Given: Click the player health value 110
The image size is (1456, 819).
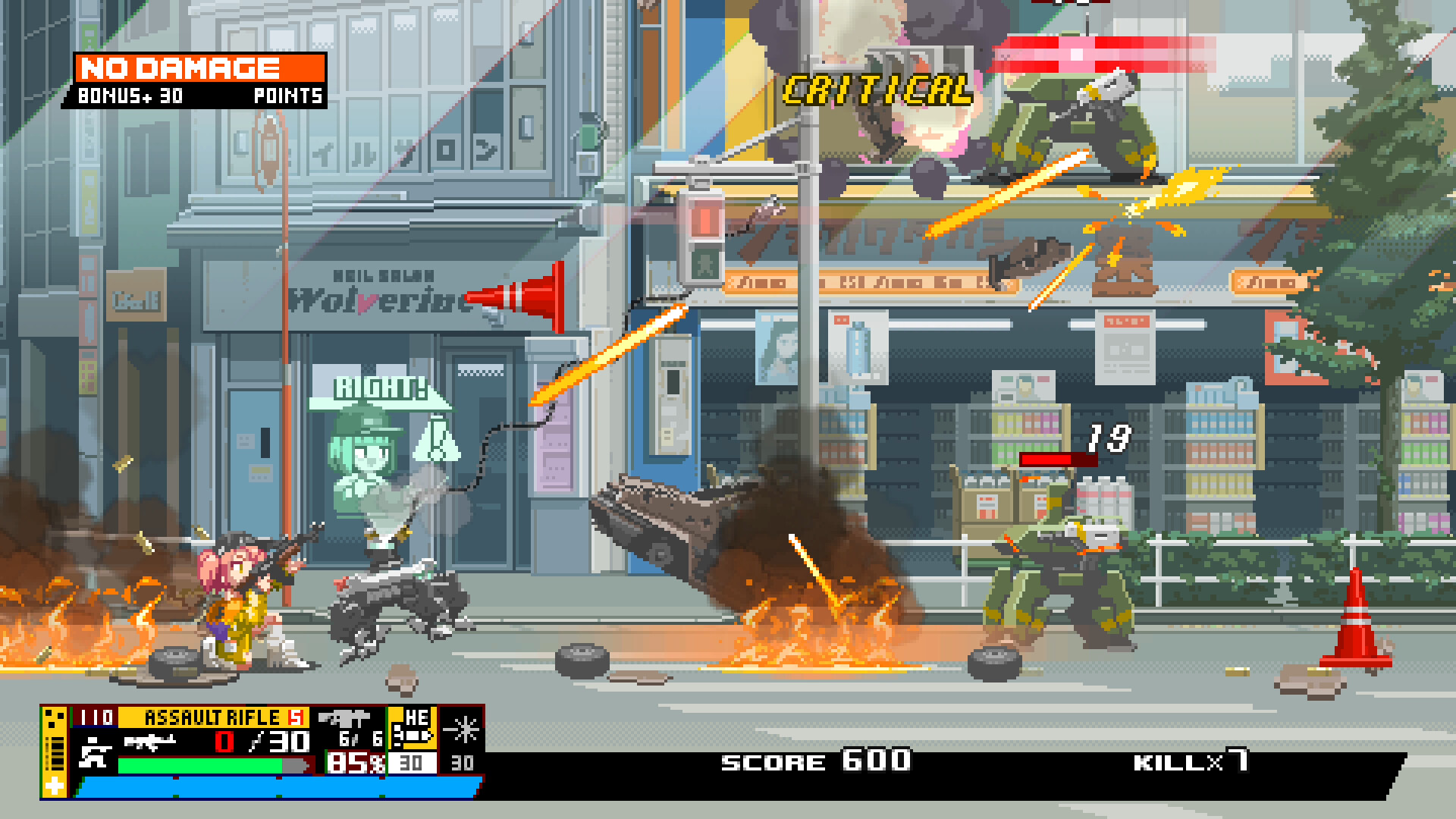Looking at the screenshot, I should 96,716.
